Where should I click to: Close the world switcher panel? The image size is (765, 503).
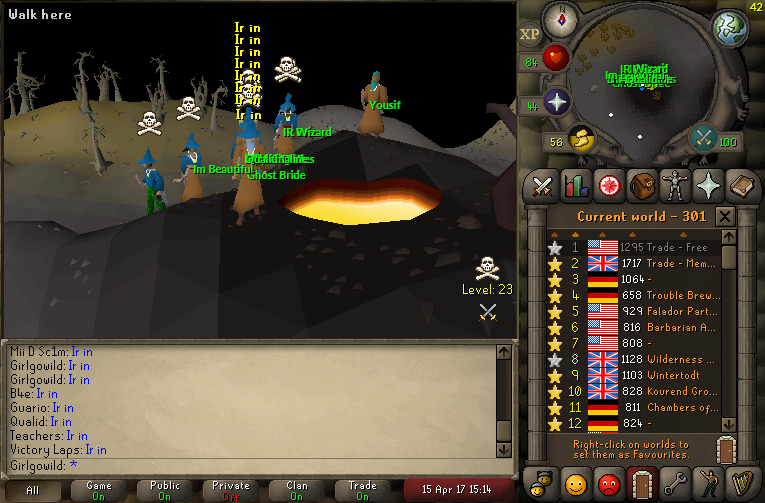tap(725, 217)
